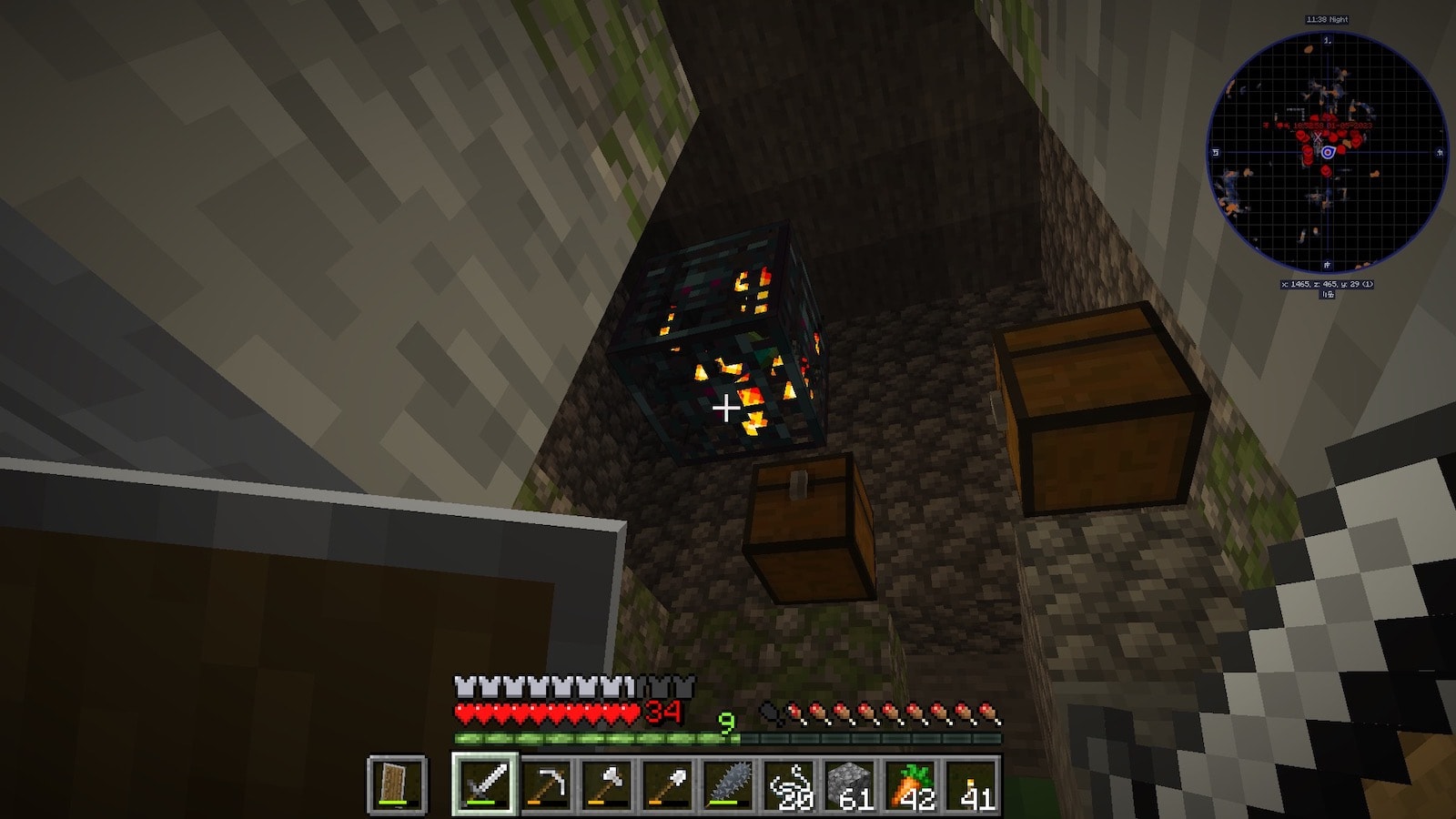This screenshot has height=819, width=1456.
Task: Equip the spiked club weapon slot
Action: point(729,784)
